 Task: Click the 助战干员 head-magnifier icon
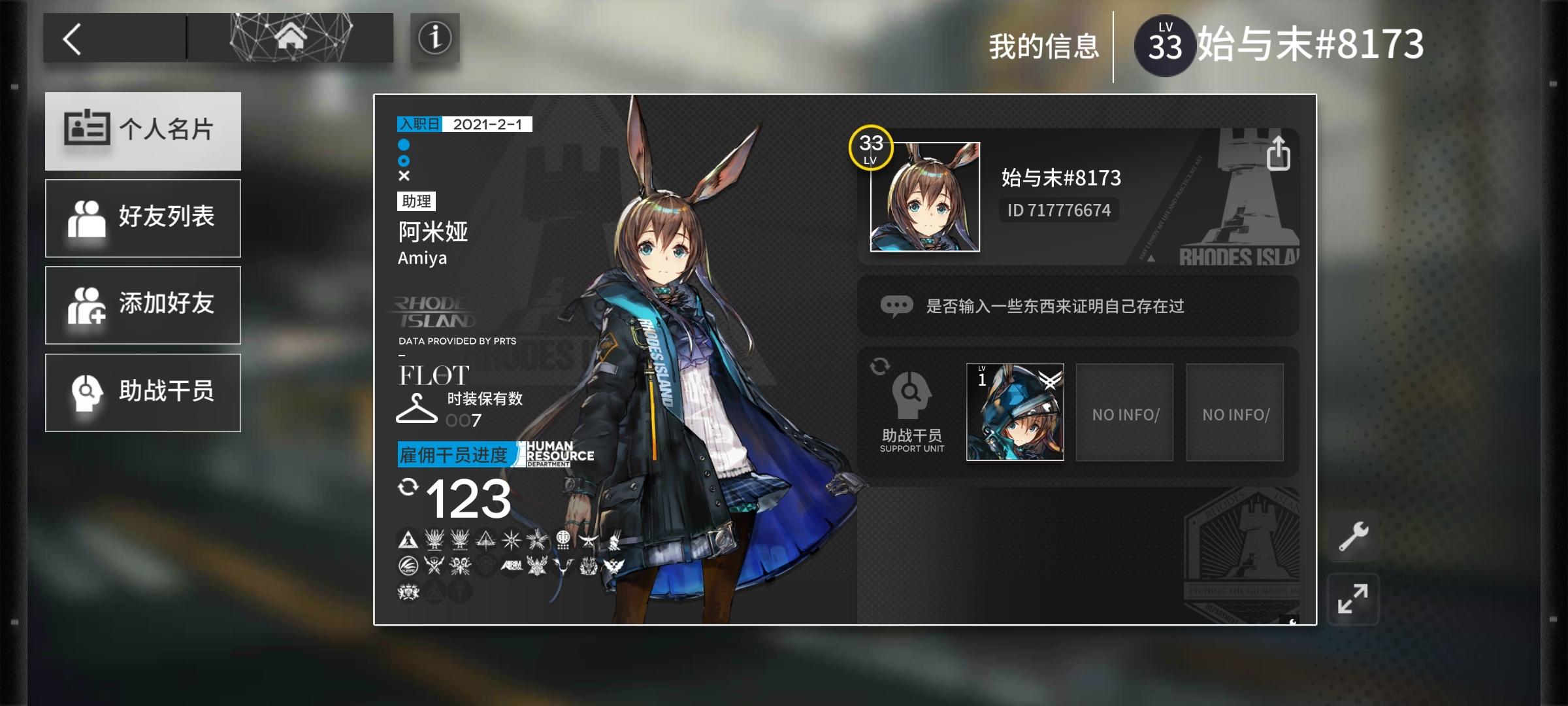click(x=911, y=393)
